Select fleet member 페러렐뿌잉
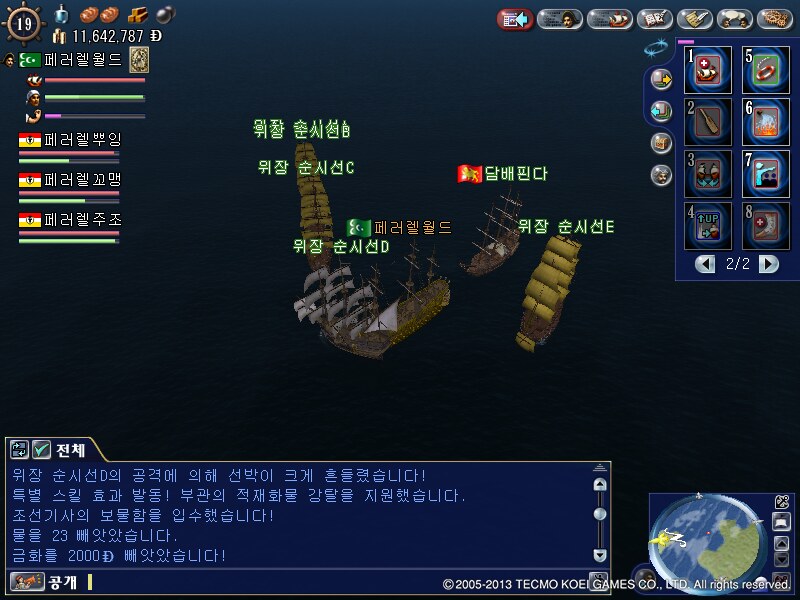The height and width of the screenshot is (600, 800). 70,140
